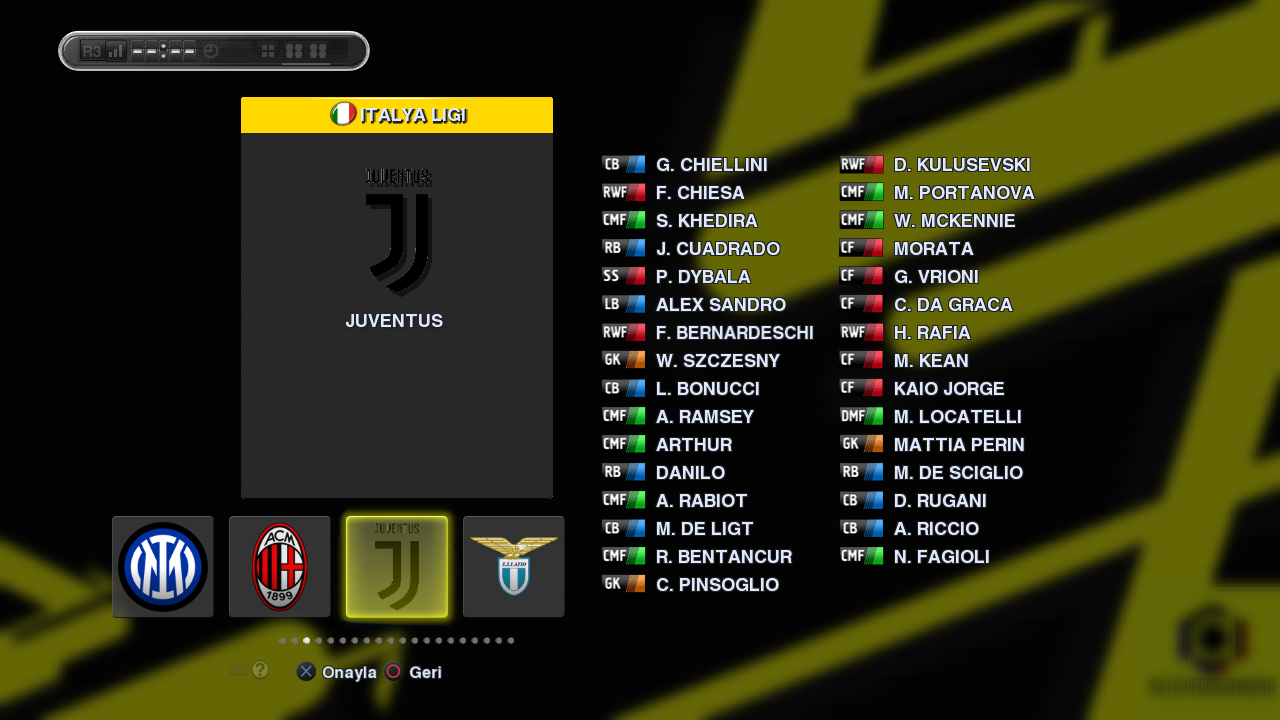The image size is (1280, 720).
Task: Choose M. Locatelli from the squad
Action: (957, 417)
